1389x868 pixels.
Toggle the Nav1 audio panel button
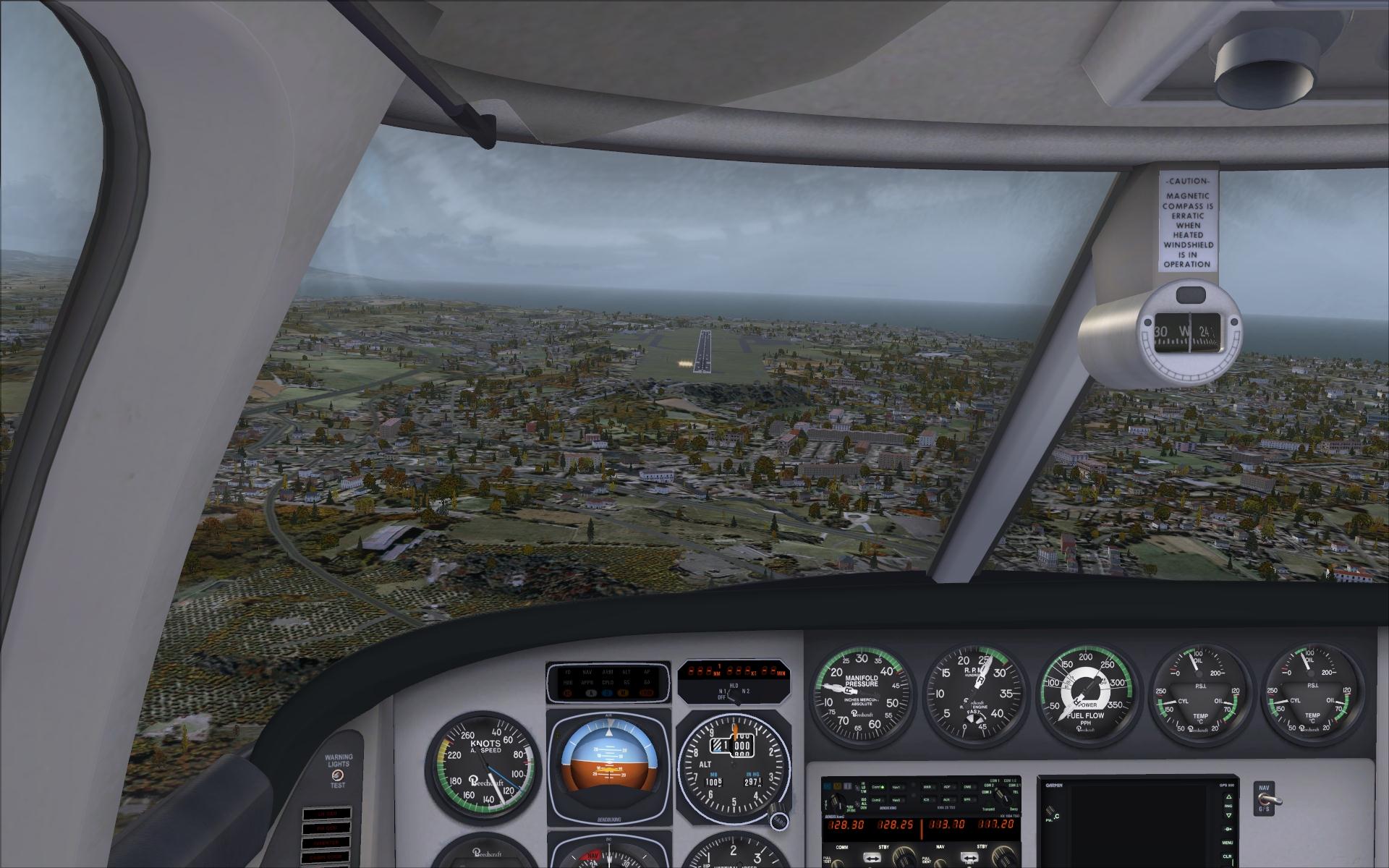pyautogui.click(x=897, y=787)
